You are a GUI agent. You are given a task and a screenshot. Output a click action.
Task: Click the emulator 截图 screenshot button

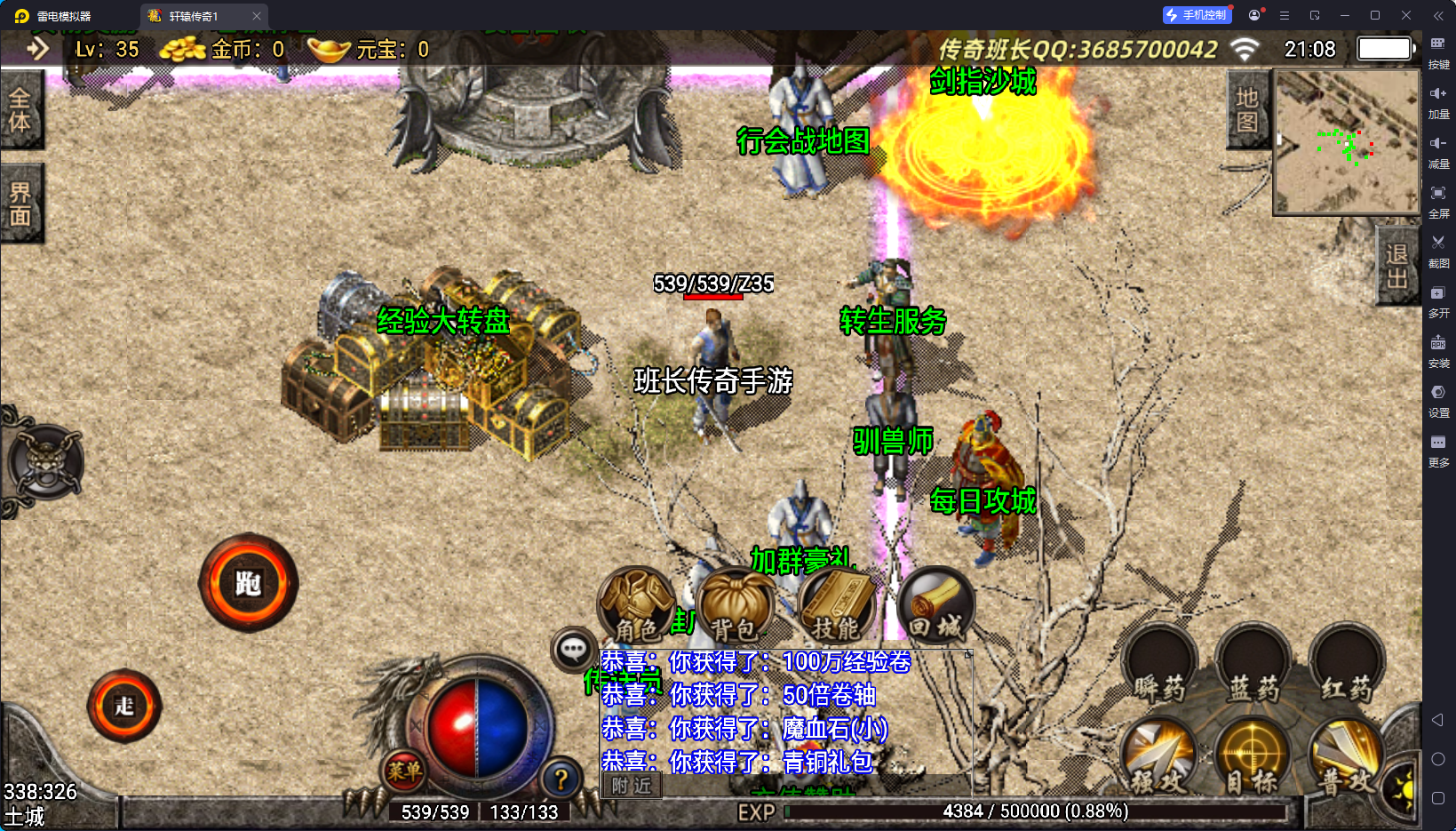pos(1438,251)
